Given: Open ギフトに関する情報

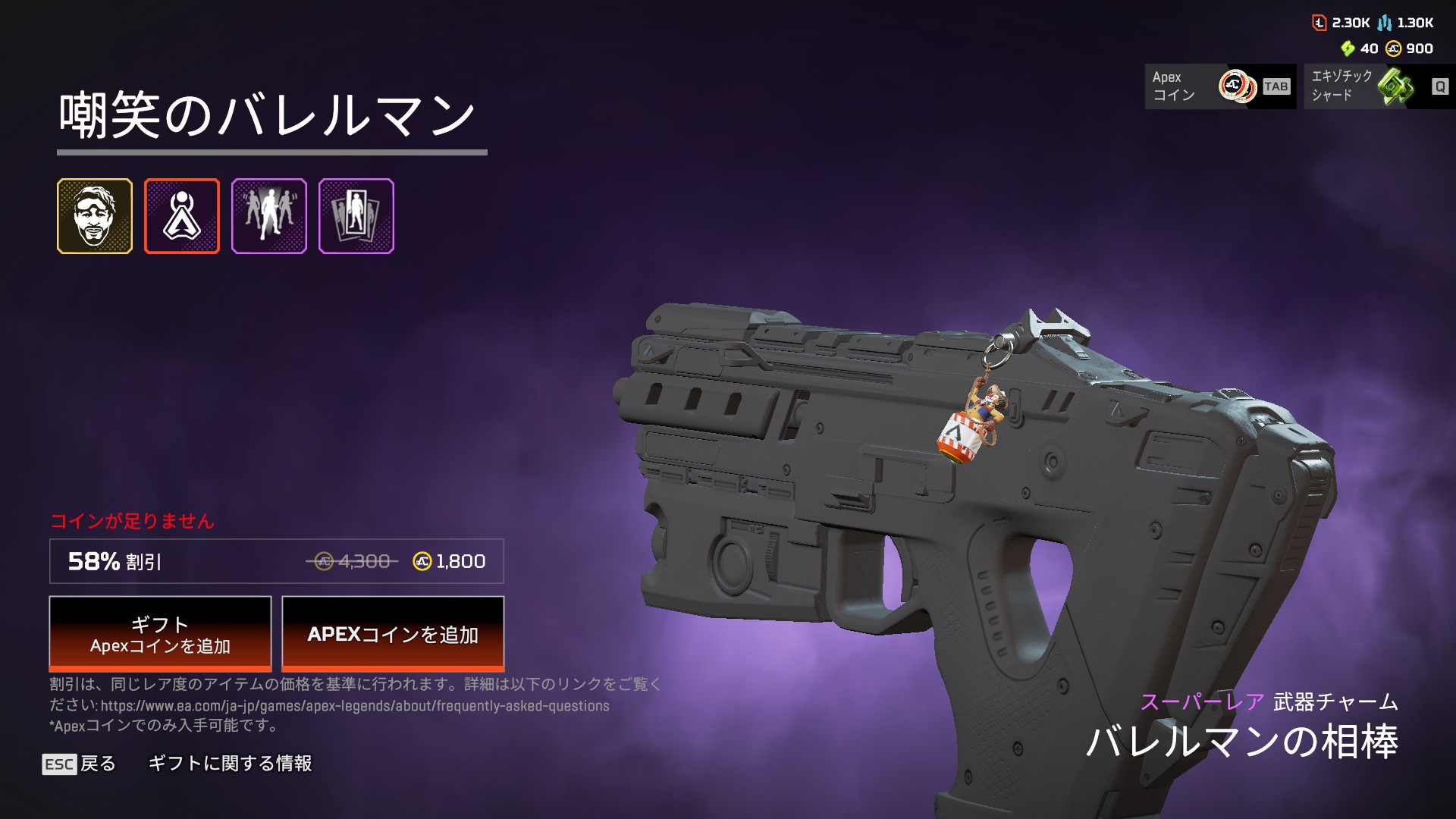Looking at the screenshot, I should (230, 764).
